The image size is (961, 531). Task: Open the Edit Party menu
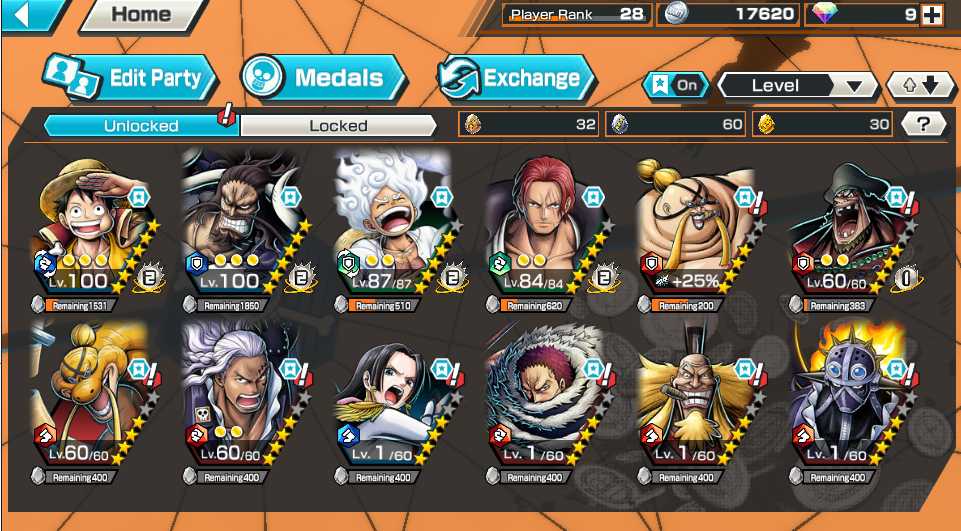click(123, 78)
